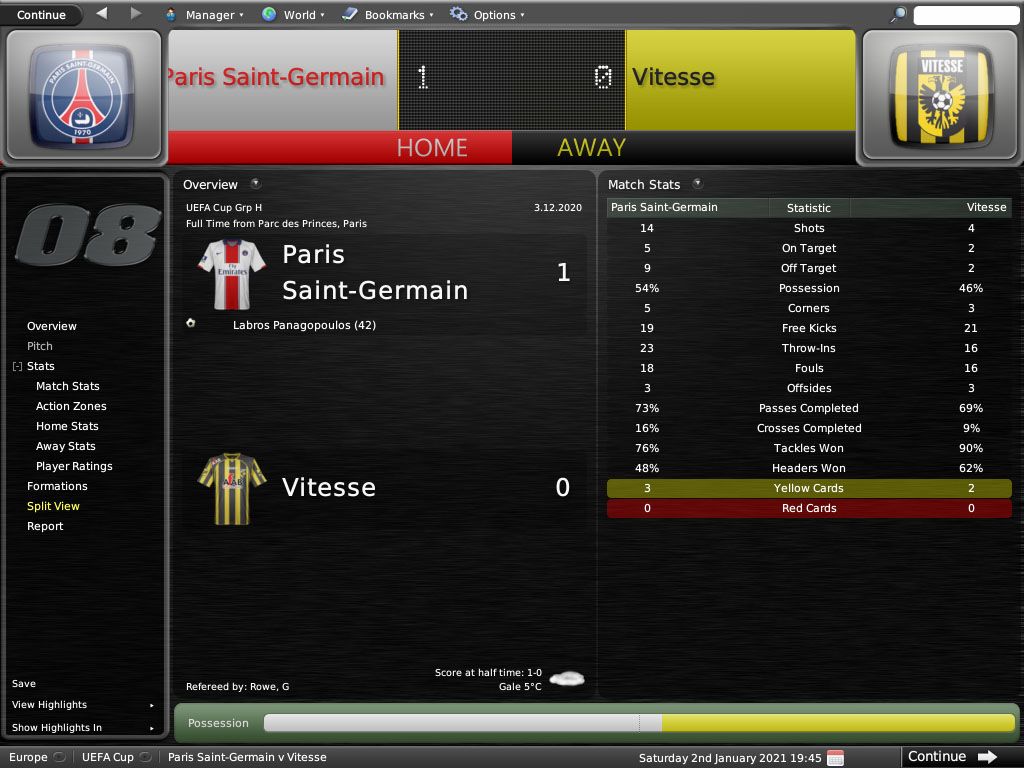Open the calendar icon beside the date

point(836,757)
